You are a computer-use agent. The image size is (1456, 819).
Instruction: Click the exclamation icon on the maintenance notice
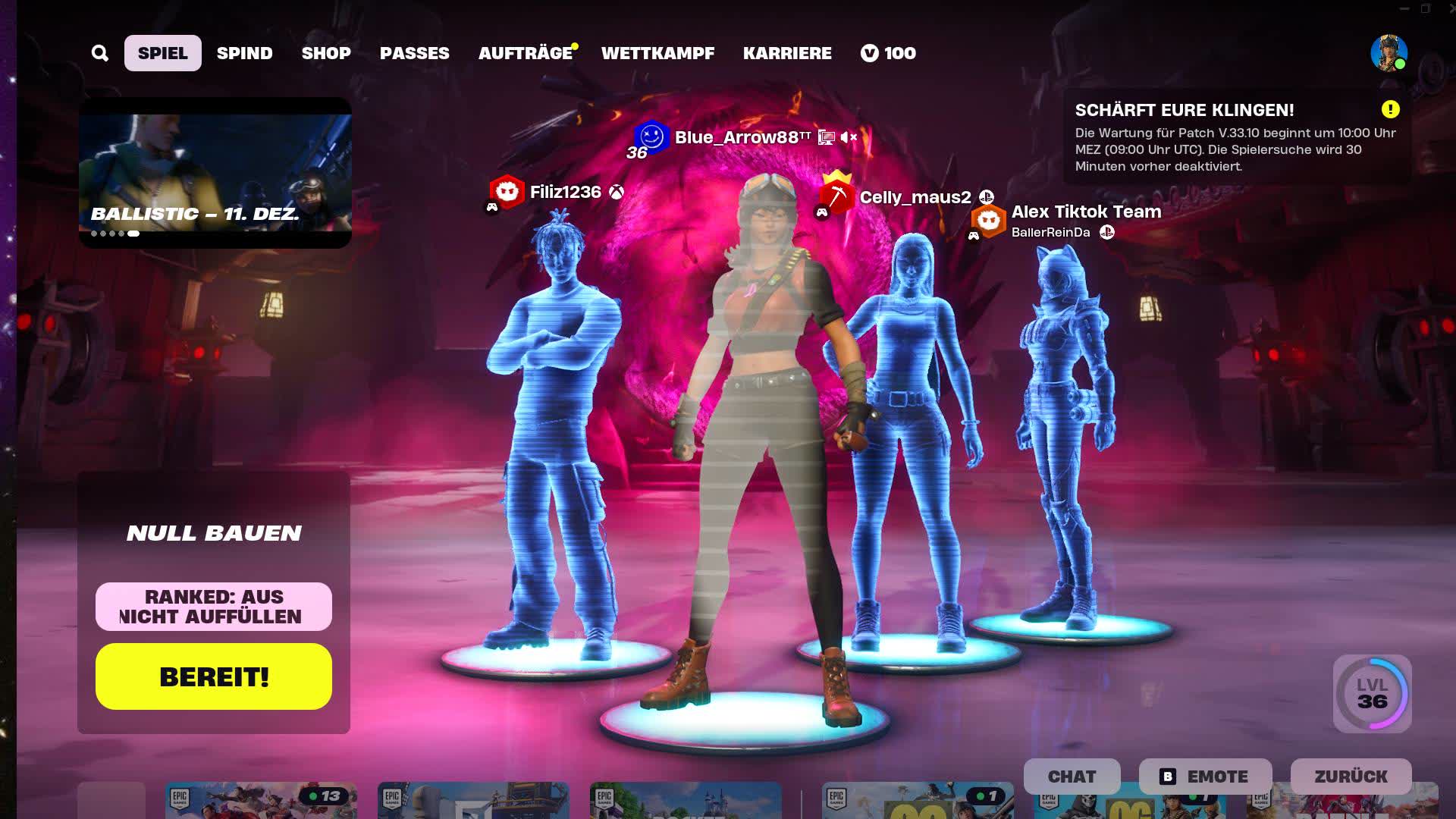point(1390,109)
